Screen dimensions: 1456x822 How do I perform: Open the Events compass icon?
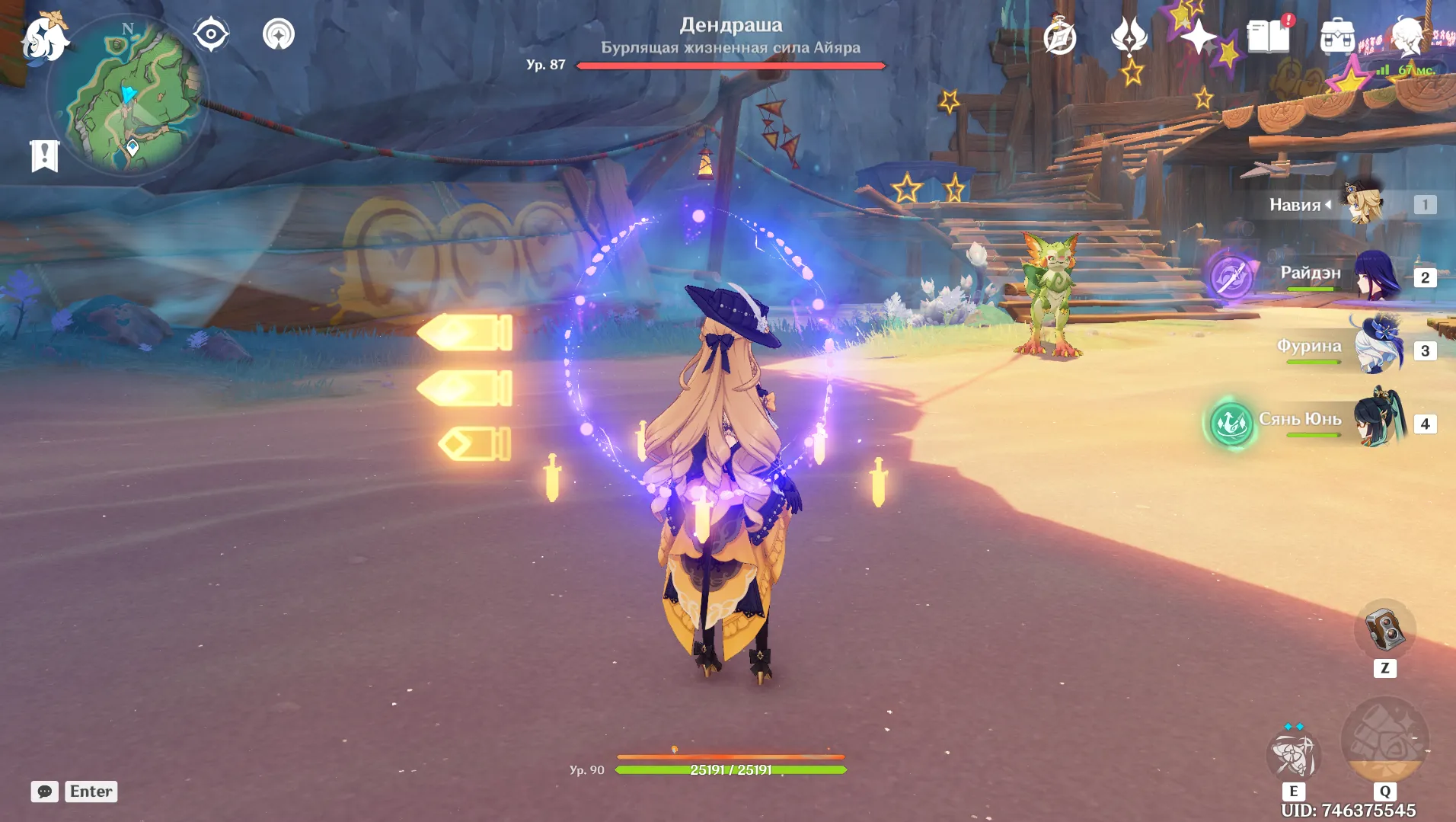1058,37
